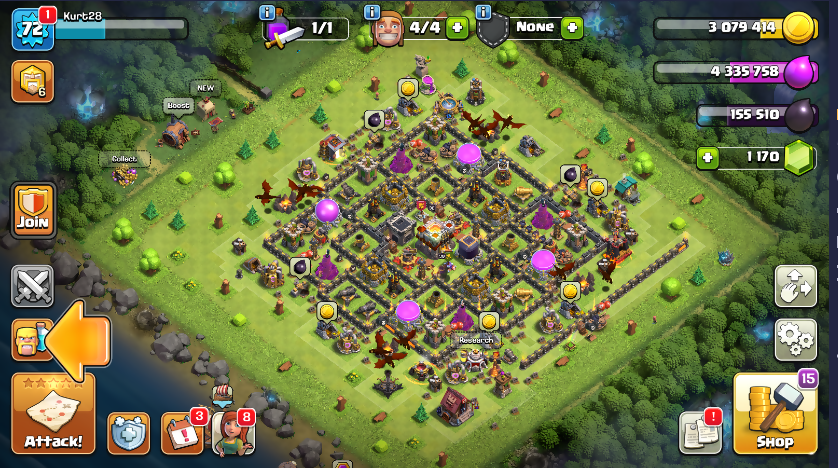Open the Shop
838x468 pixels.
(774, 416)
